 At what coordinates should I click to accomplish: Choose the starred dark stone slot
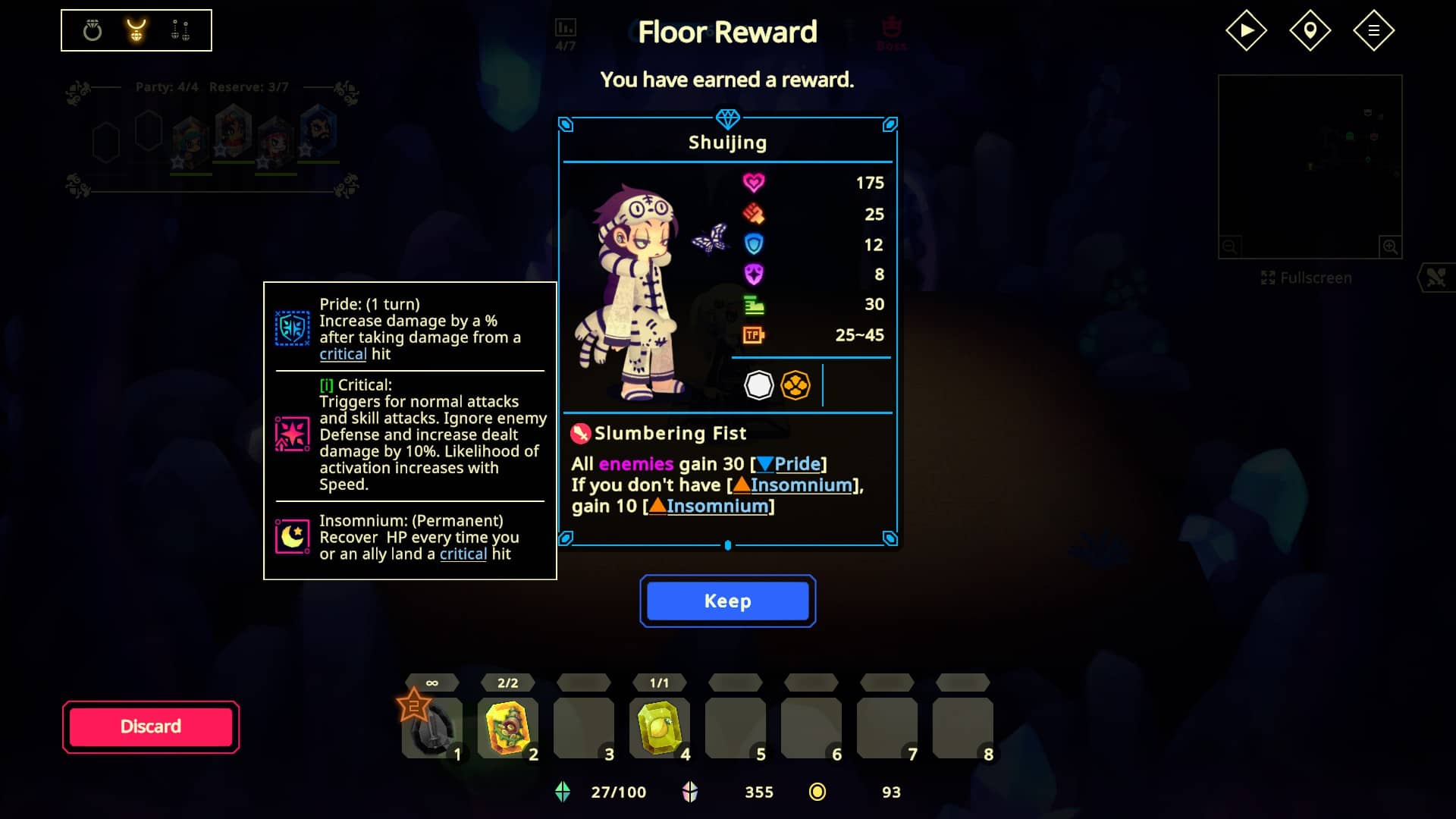[x=431, y=728]
